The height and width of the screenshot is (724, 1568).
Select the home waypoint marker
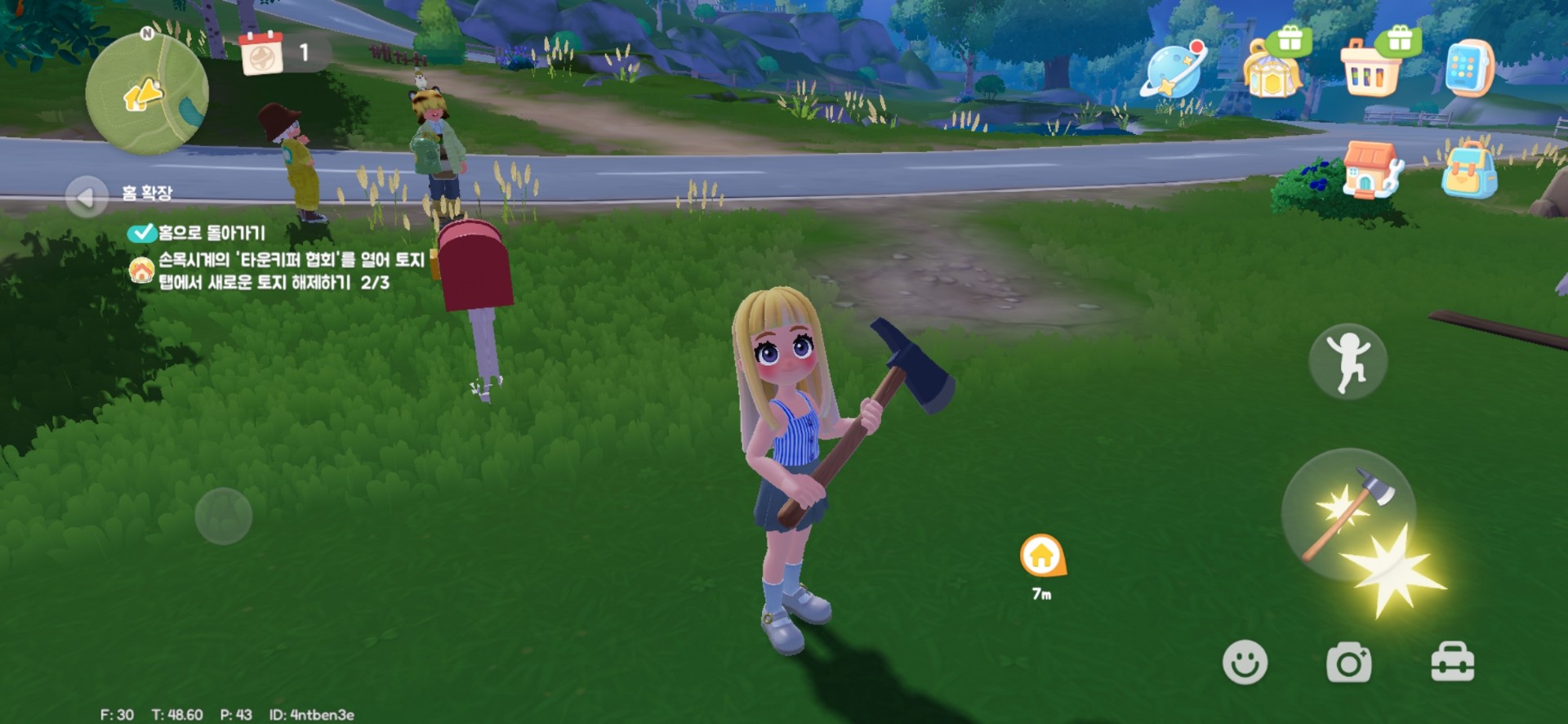[1042, 557]
